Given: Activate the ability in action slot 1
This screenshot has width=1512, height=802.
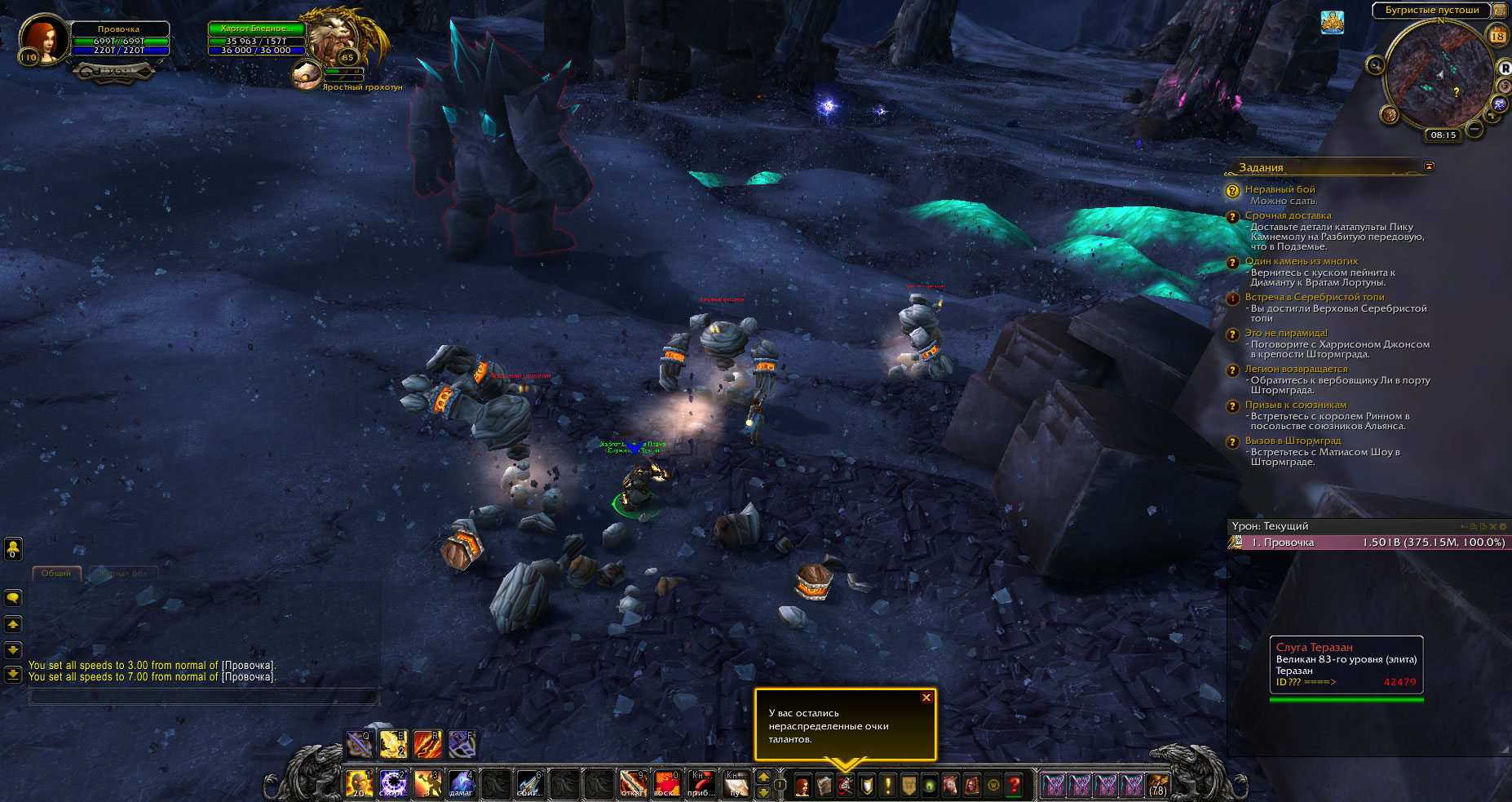Looking at the screenshot, I should 359,784.
